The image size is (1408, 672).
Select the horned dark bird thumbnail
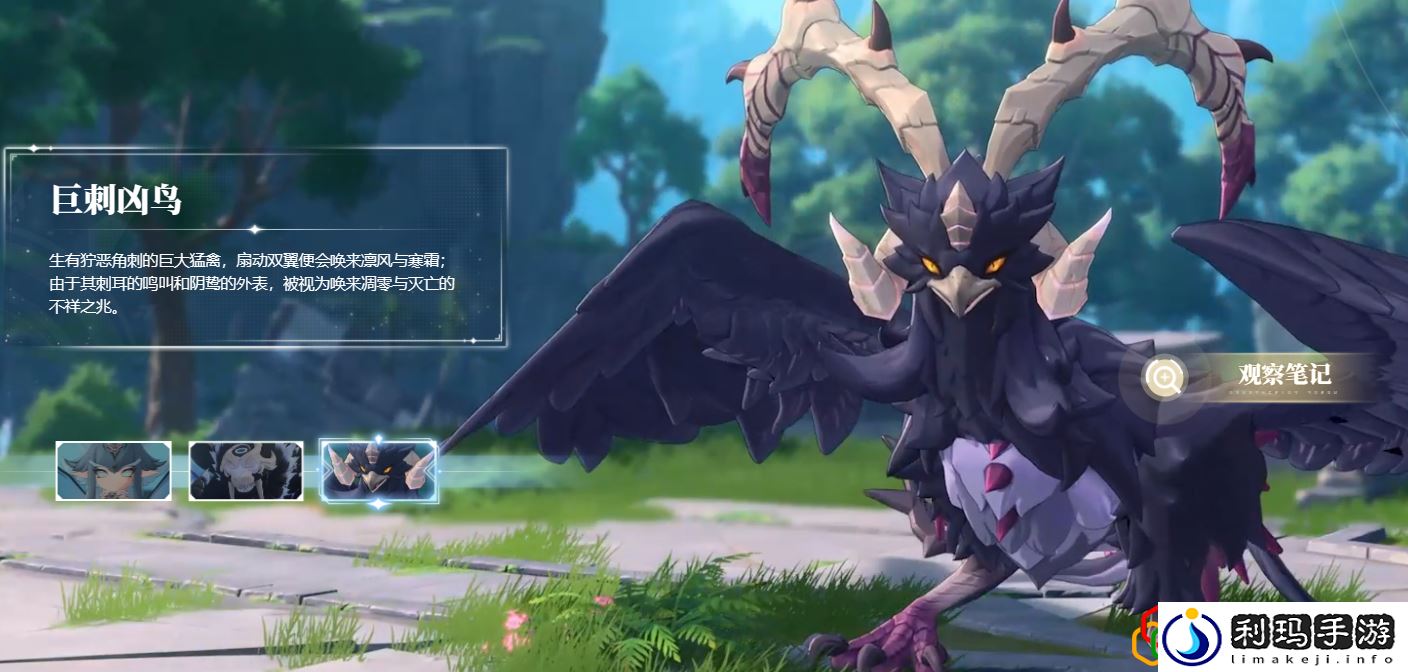(x=378, y=470)
